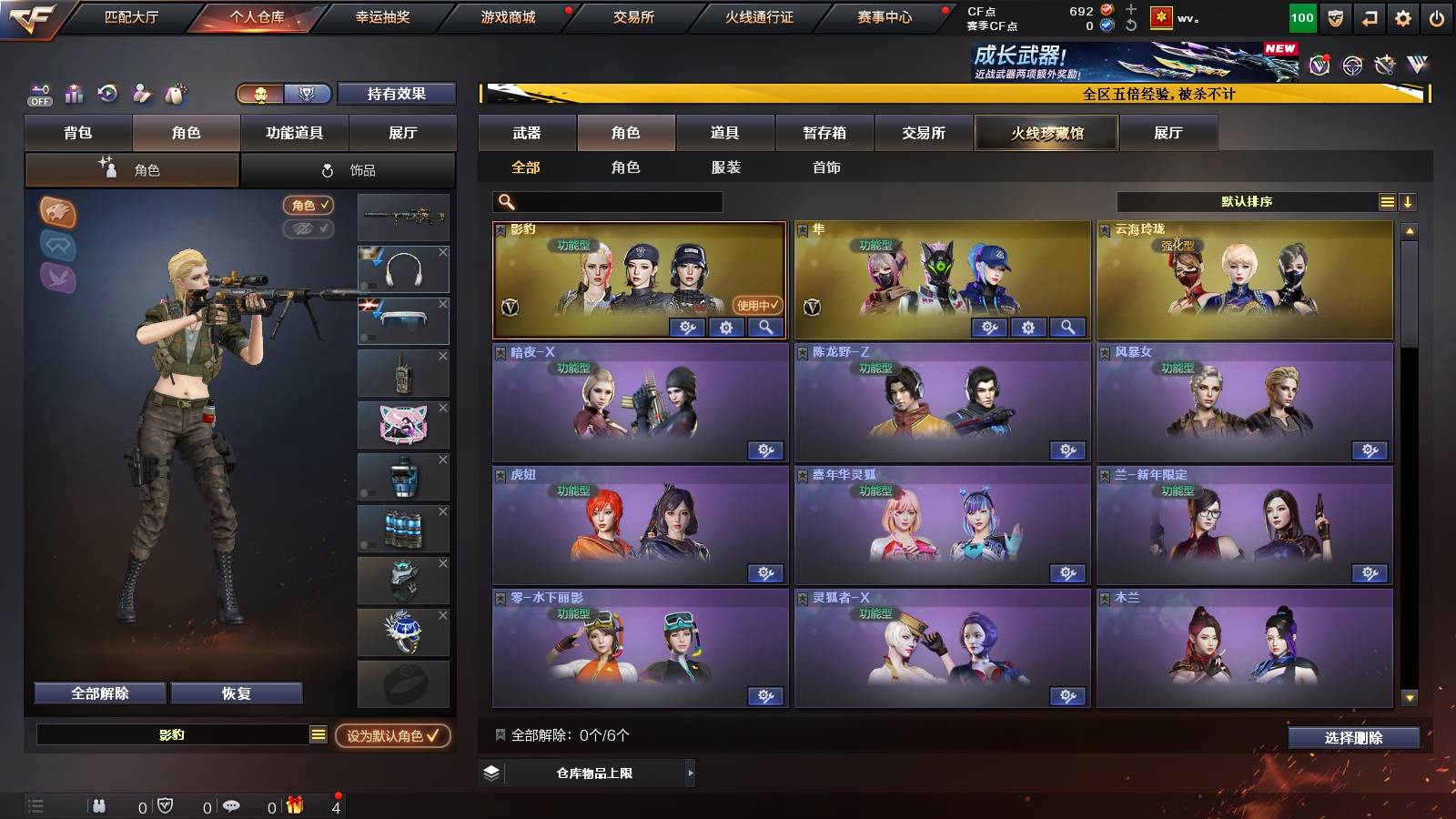Click the down arrow next to 默认排序
Screen dimensions: 1456x819
pyautogui.click(x=1410, y=201)
